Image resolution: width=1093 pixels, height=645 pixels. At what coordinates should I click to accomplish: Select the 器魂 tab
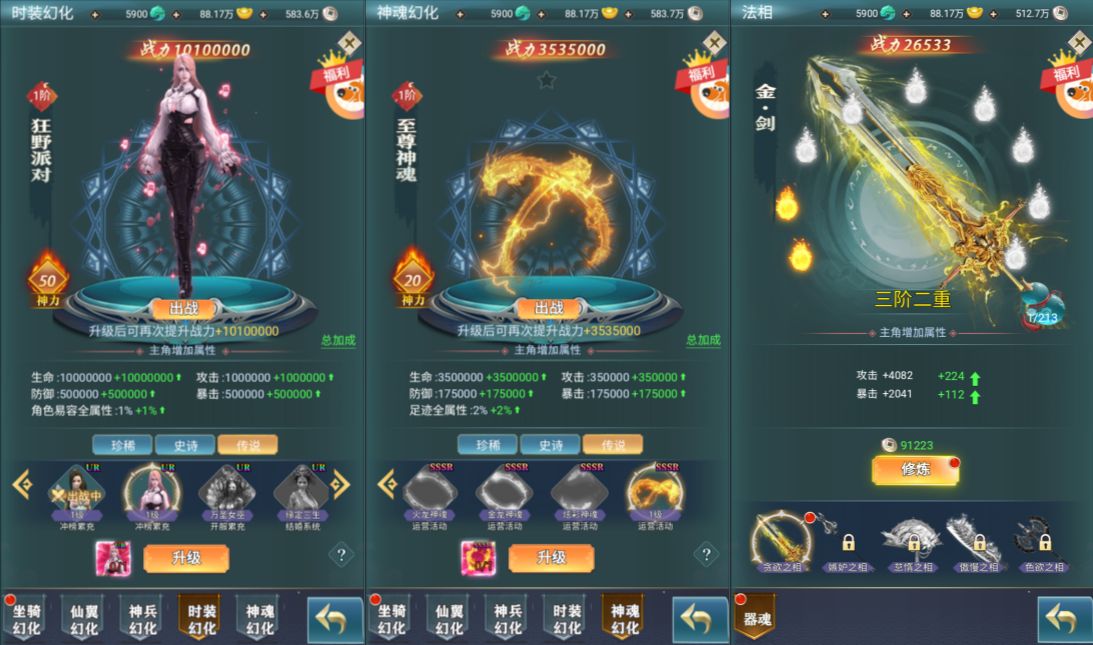click(x=755, y=616)
